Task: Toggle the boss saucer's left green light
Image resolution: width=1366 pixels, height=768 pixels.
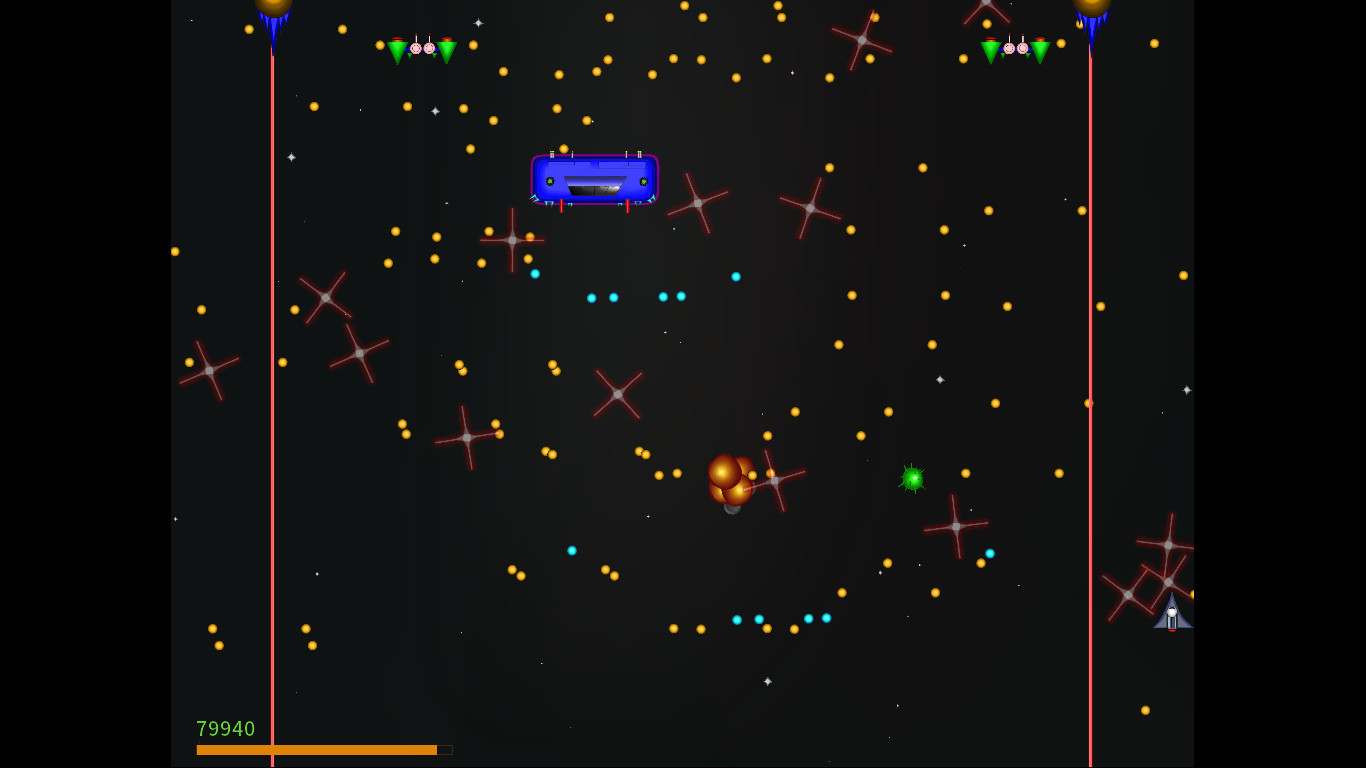Action: tap(548, 180)
